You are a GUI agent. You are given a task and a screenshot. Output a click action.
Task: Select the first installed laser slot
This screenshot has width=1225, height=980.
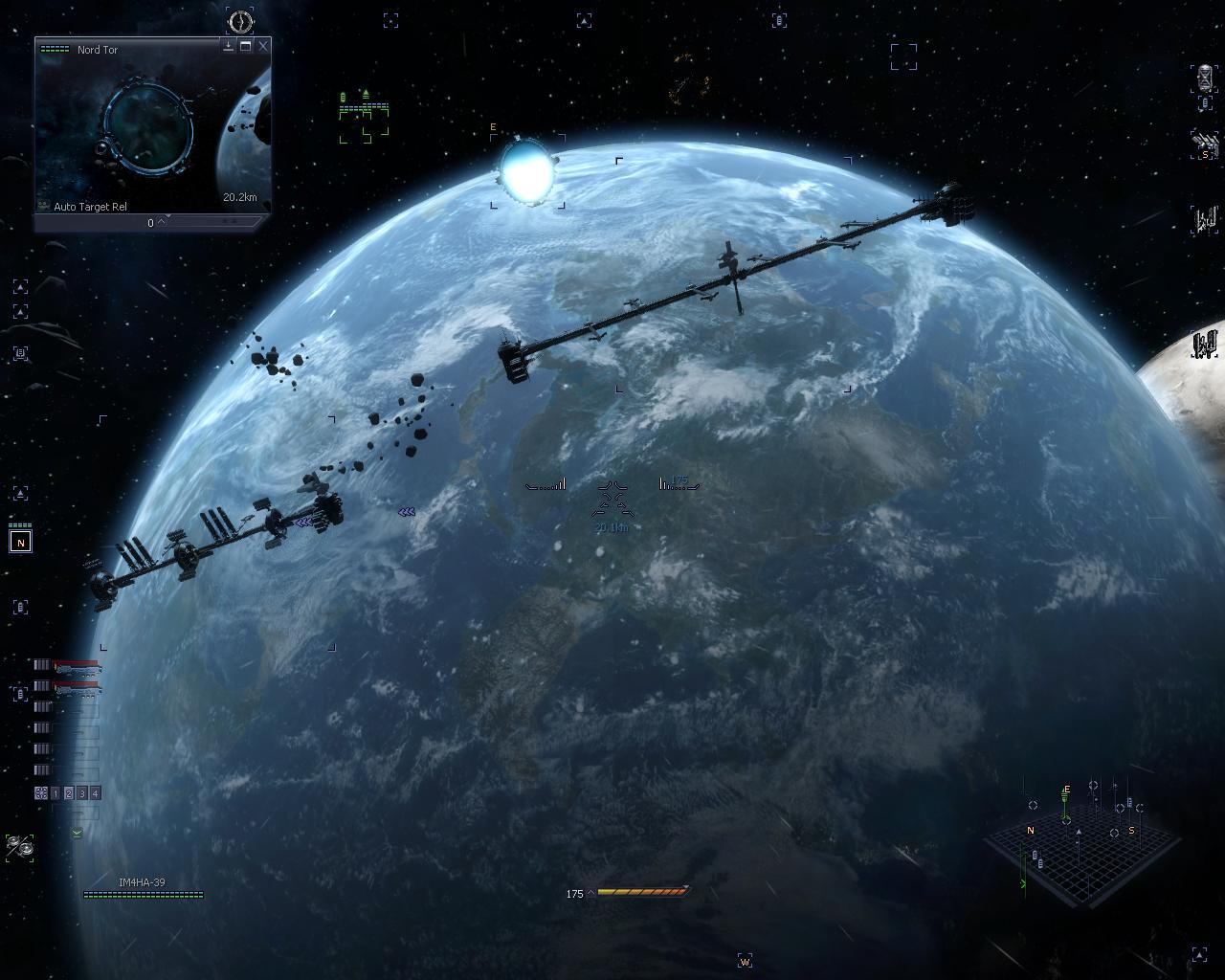pyautogui.click(x=77, y=665)
